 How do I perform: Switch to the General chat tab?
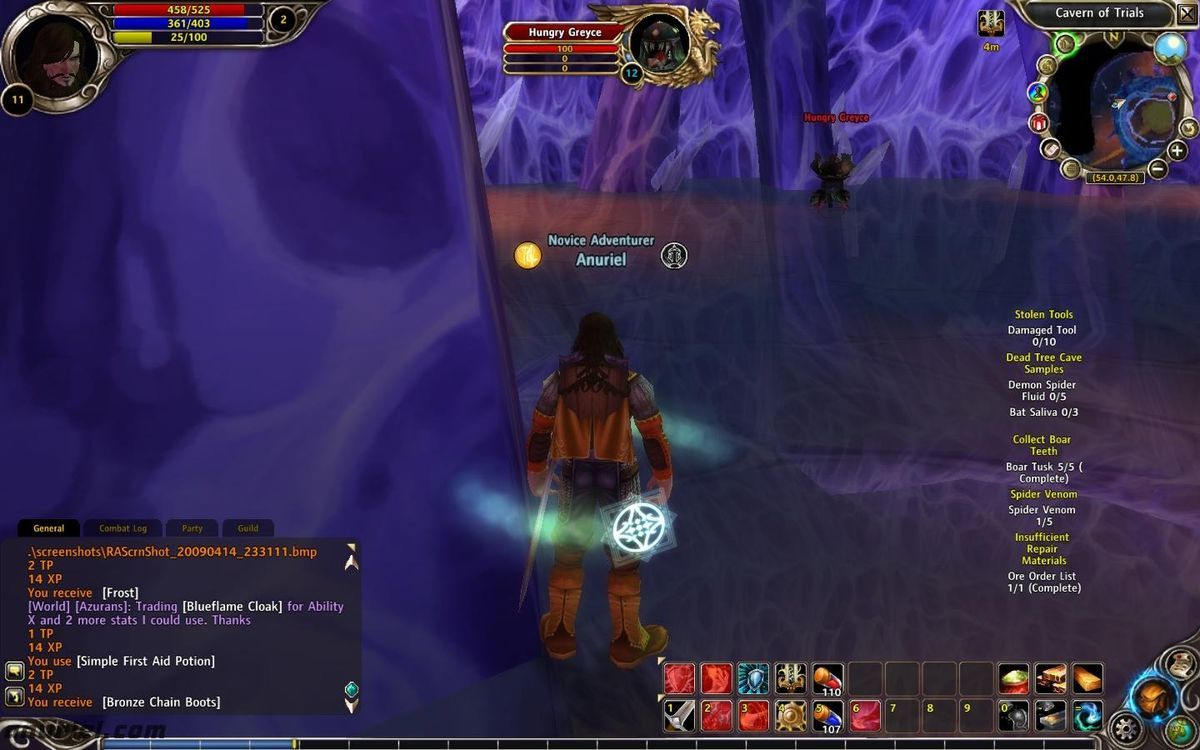coord(49,528)
